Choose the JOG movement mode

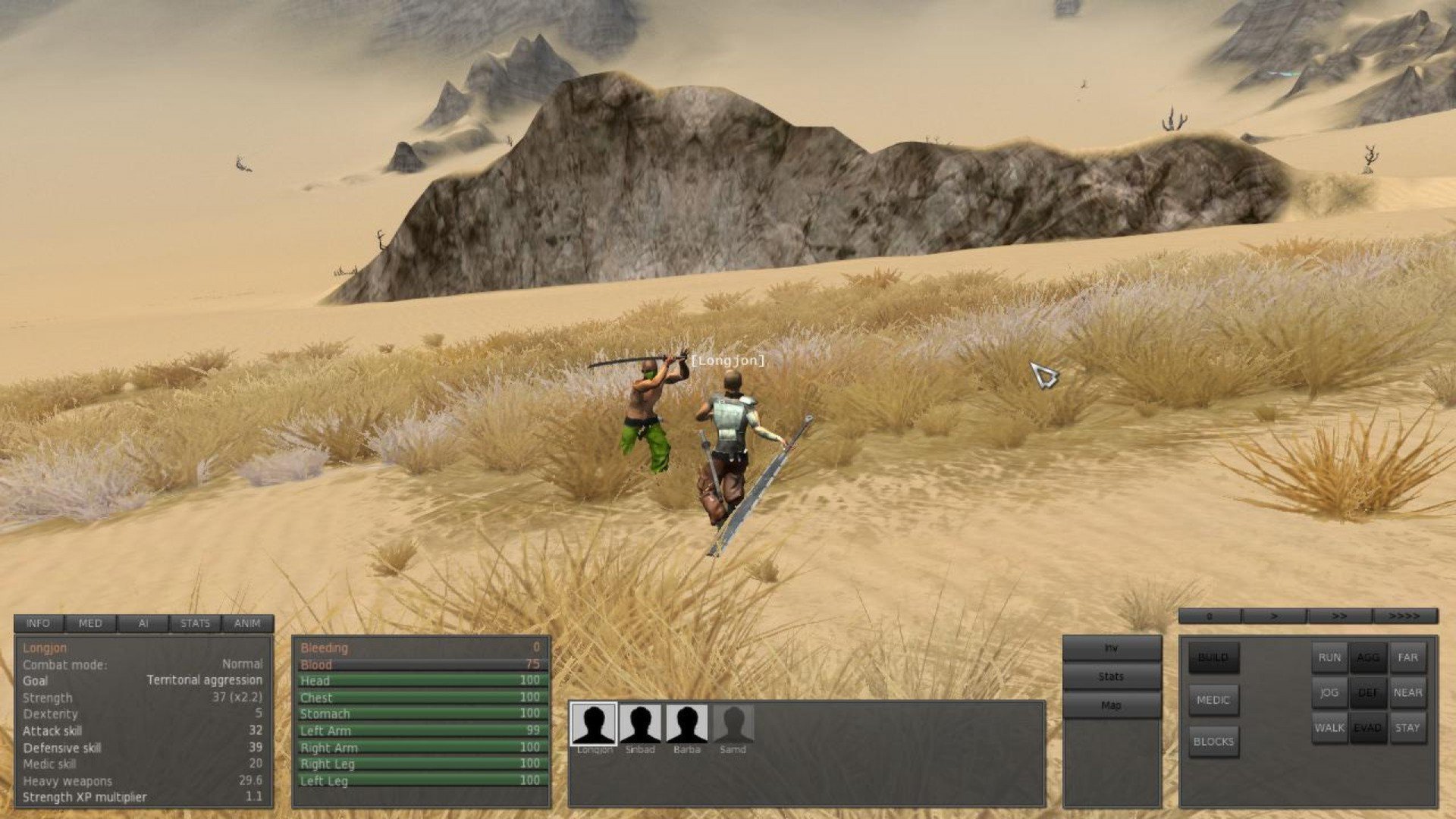pos(1329,692)
